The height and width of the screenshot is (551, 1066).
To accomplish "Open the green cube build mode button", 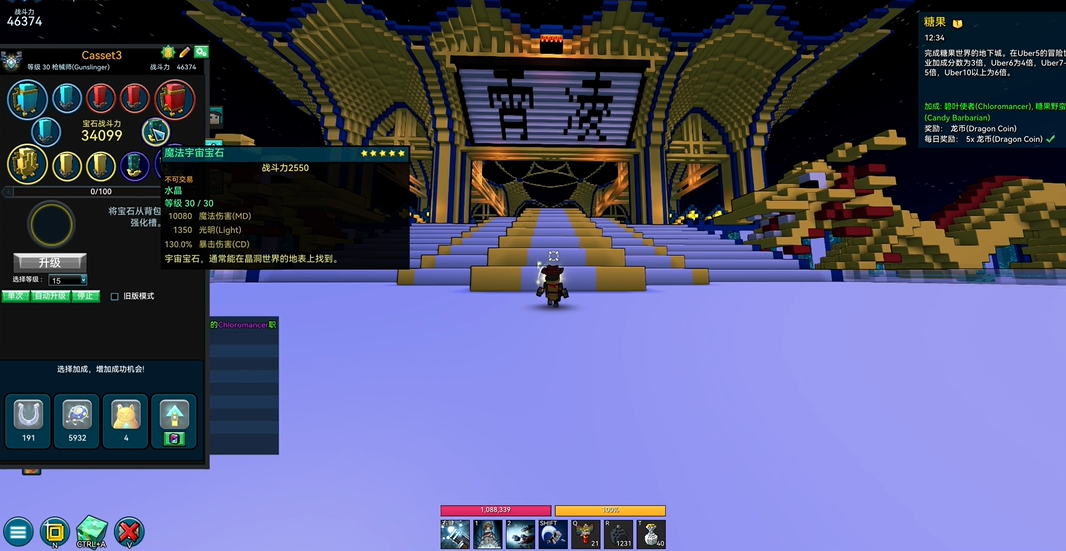I will pos(91,530).
